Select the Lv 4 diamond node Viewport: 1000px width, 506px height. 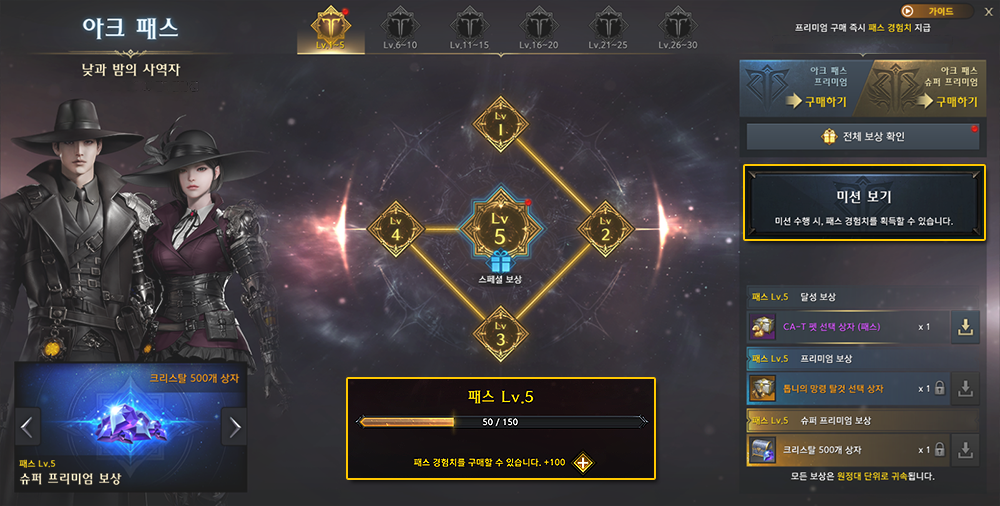point(397,229)
